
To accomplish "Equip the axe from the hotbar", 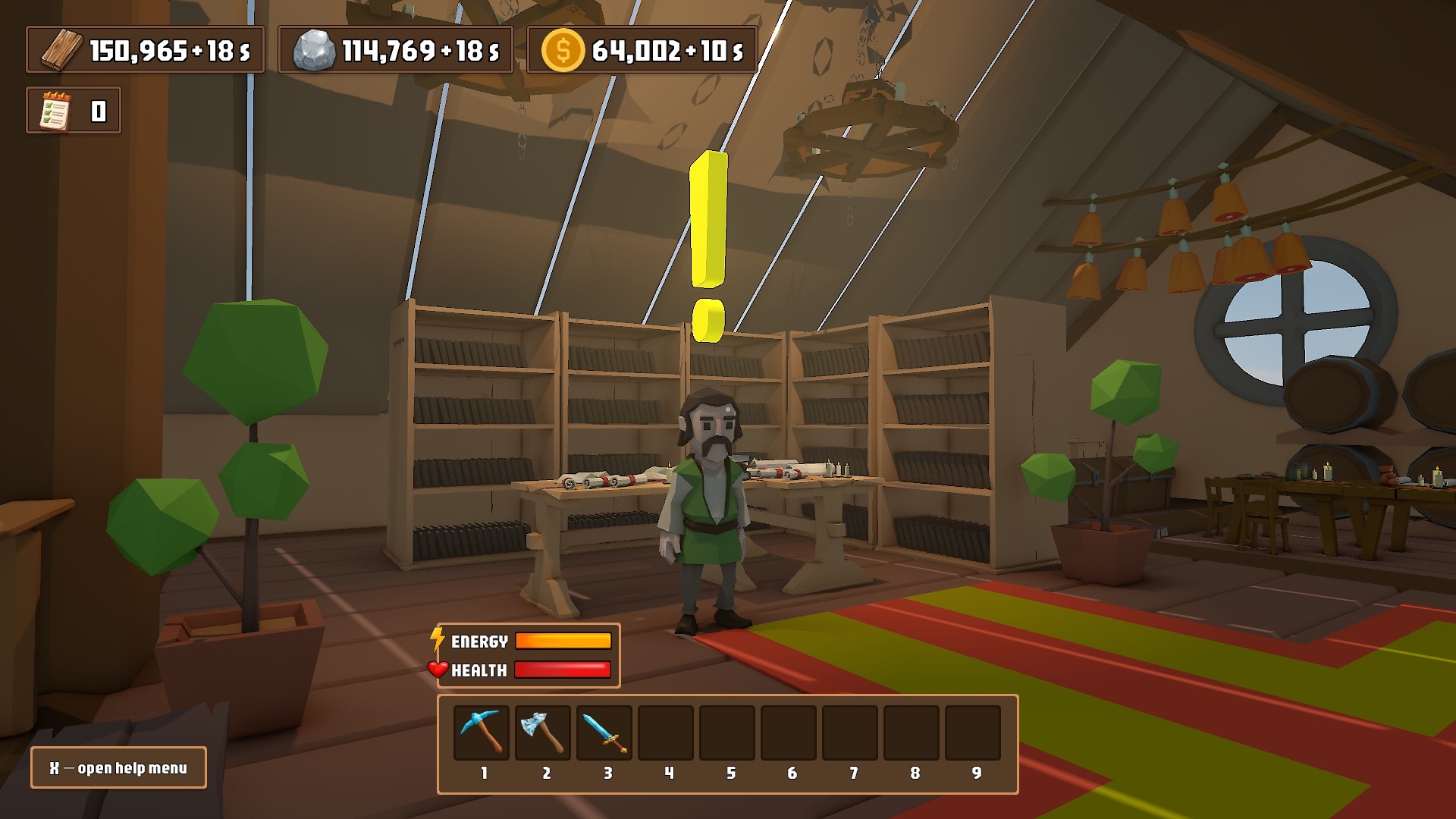I will (x=543, y=732).
